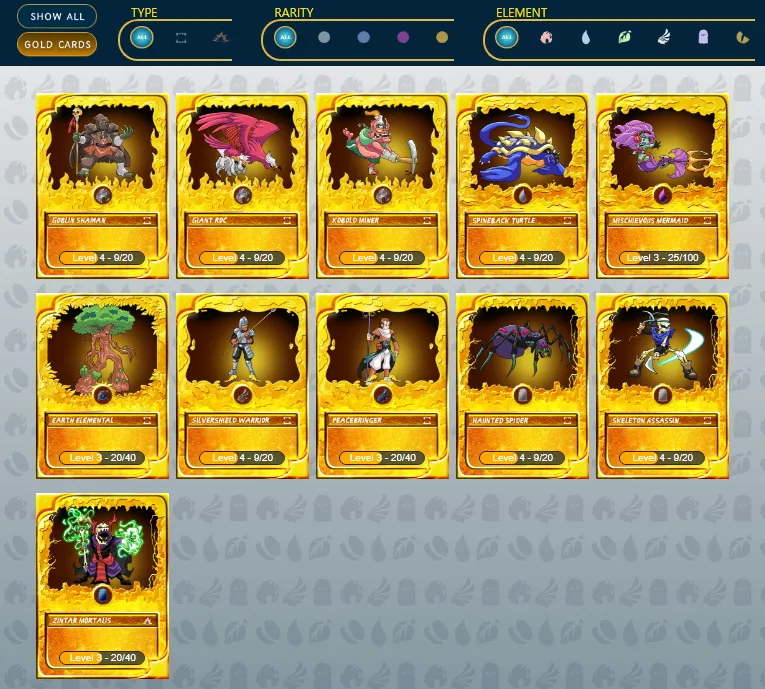Choose the Skeleton Assassin card
This screenshot has width=765, height=689.
tap(662, 385)
